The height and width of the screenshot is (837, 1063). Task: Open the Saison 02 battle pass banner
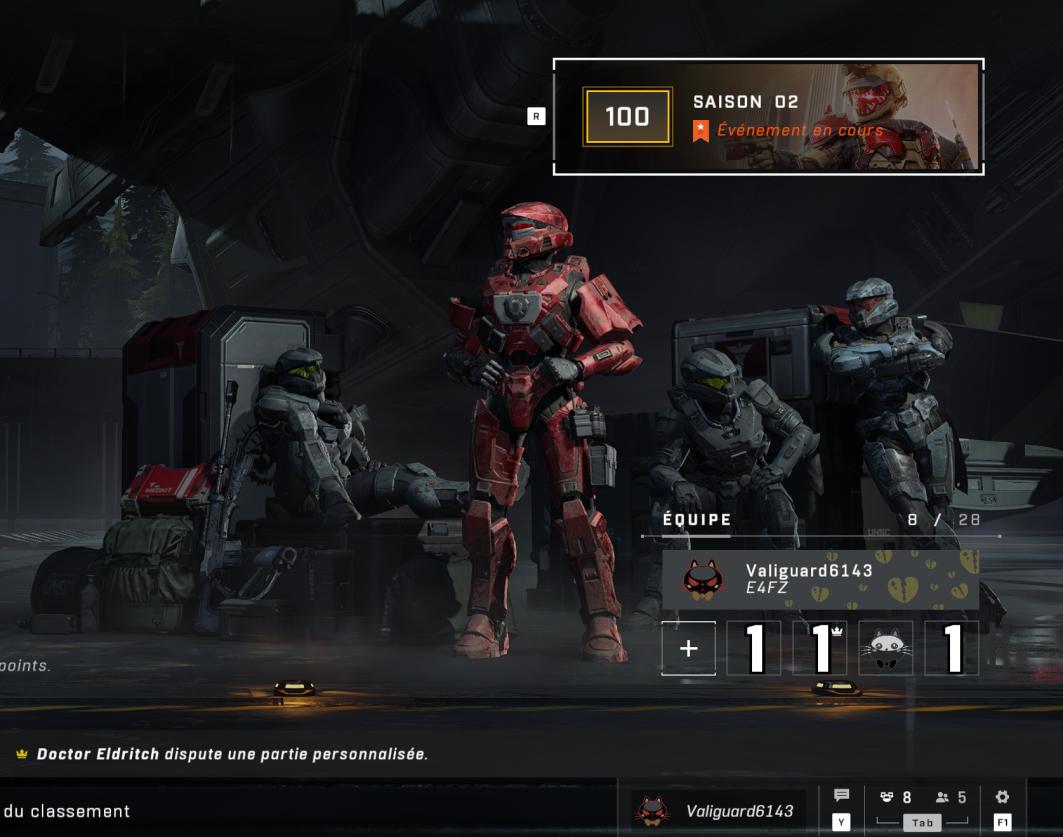coord(768,117)
